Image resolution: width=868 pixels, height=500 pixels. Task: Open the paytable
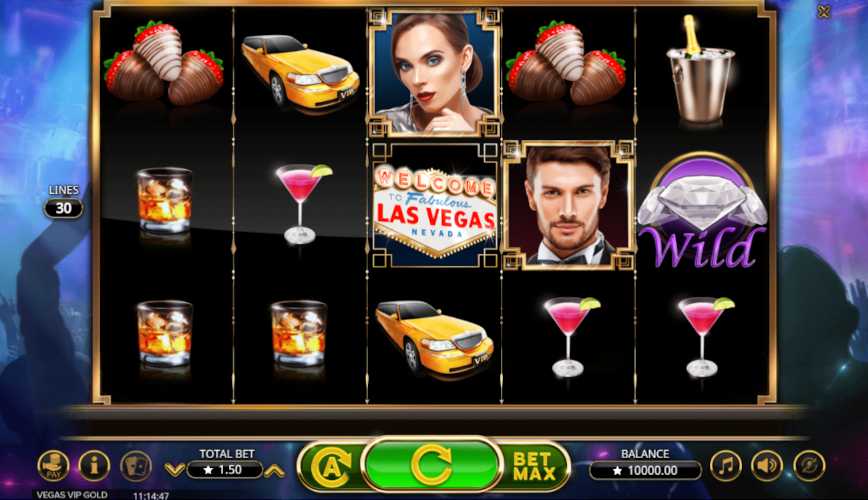point(53,465)
